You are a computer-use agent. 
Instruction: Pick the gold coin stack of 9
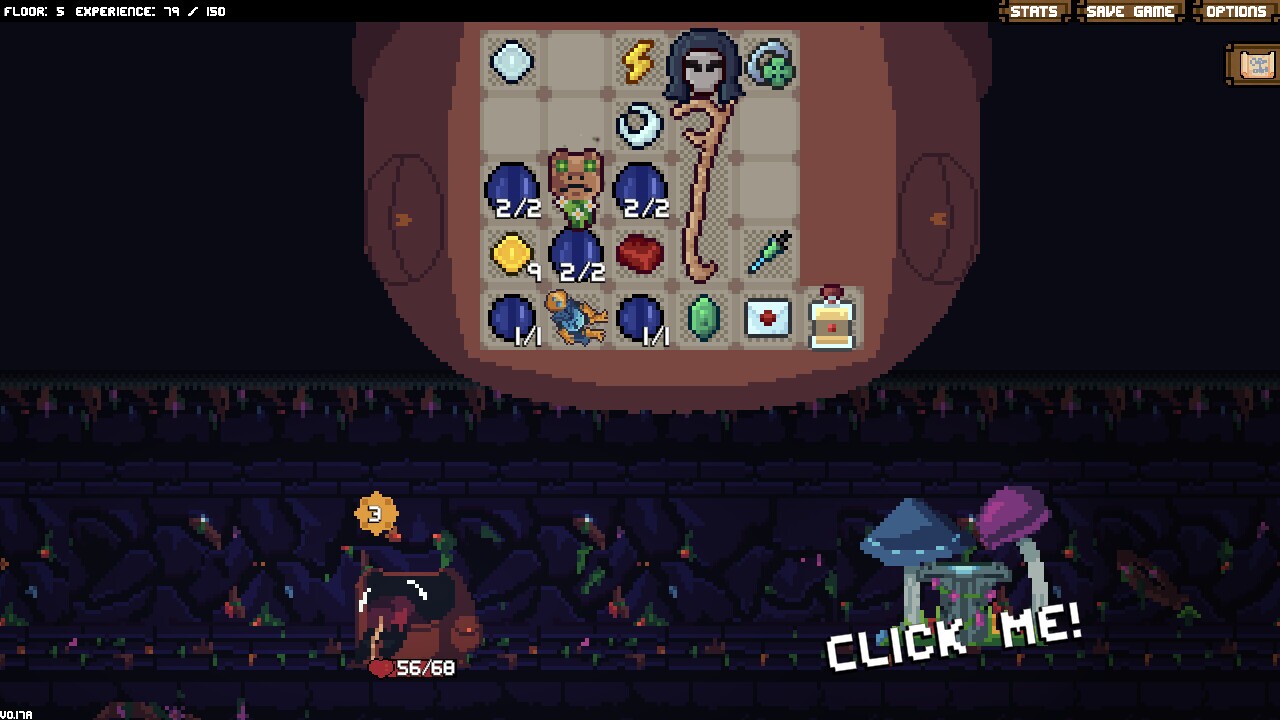513,254
